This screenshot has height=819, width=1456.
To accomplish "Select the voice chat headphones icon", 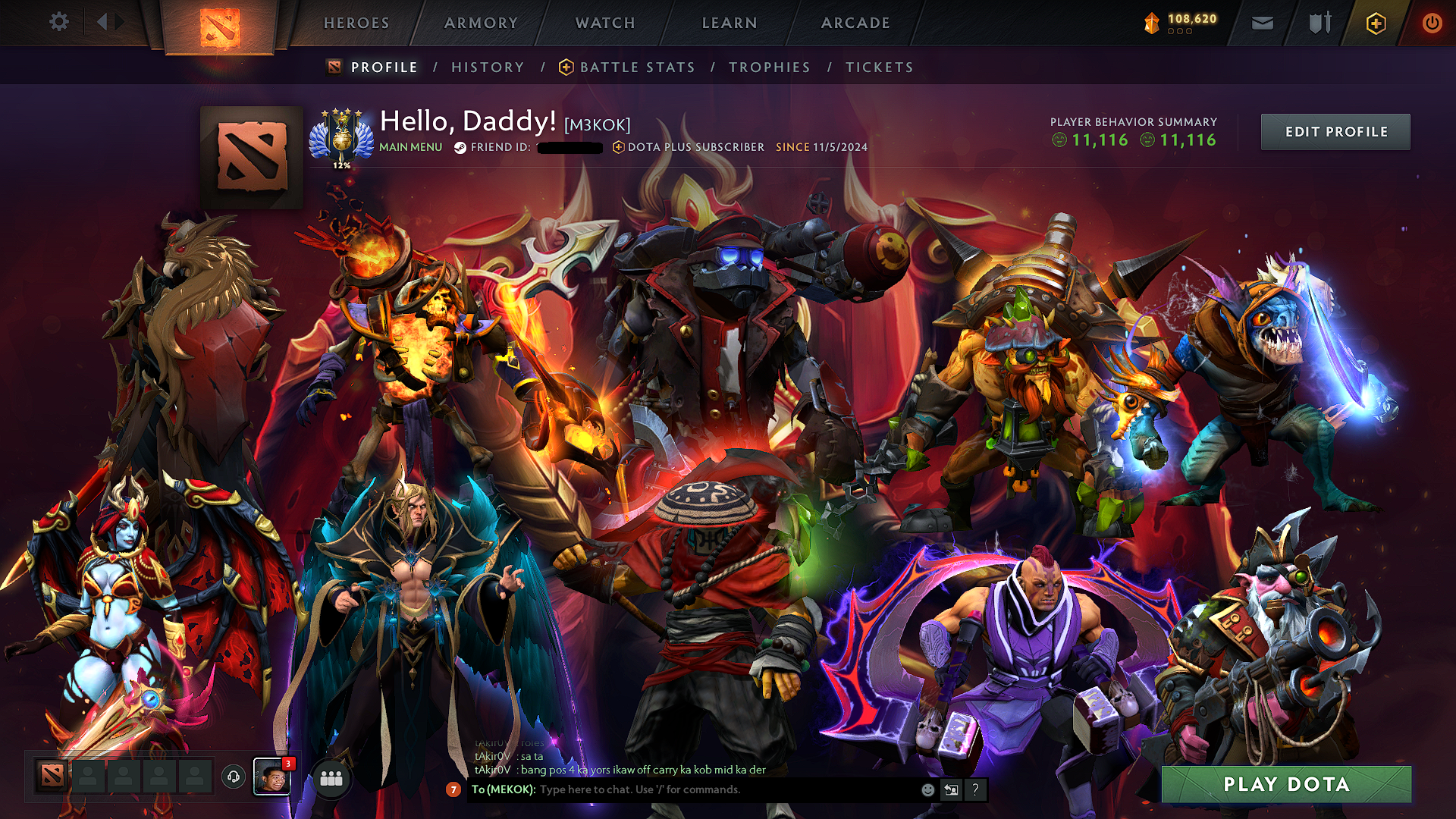I will coord(233,777).
